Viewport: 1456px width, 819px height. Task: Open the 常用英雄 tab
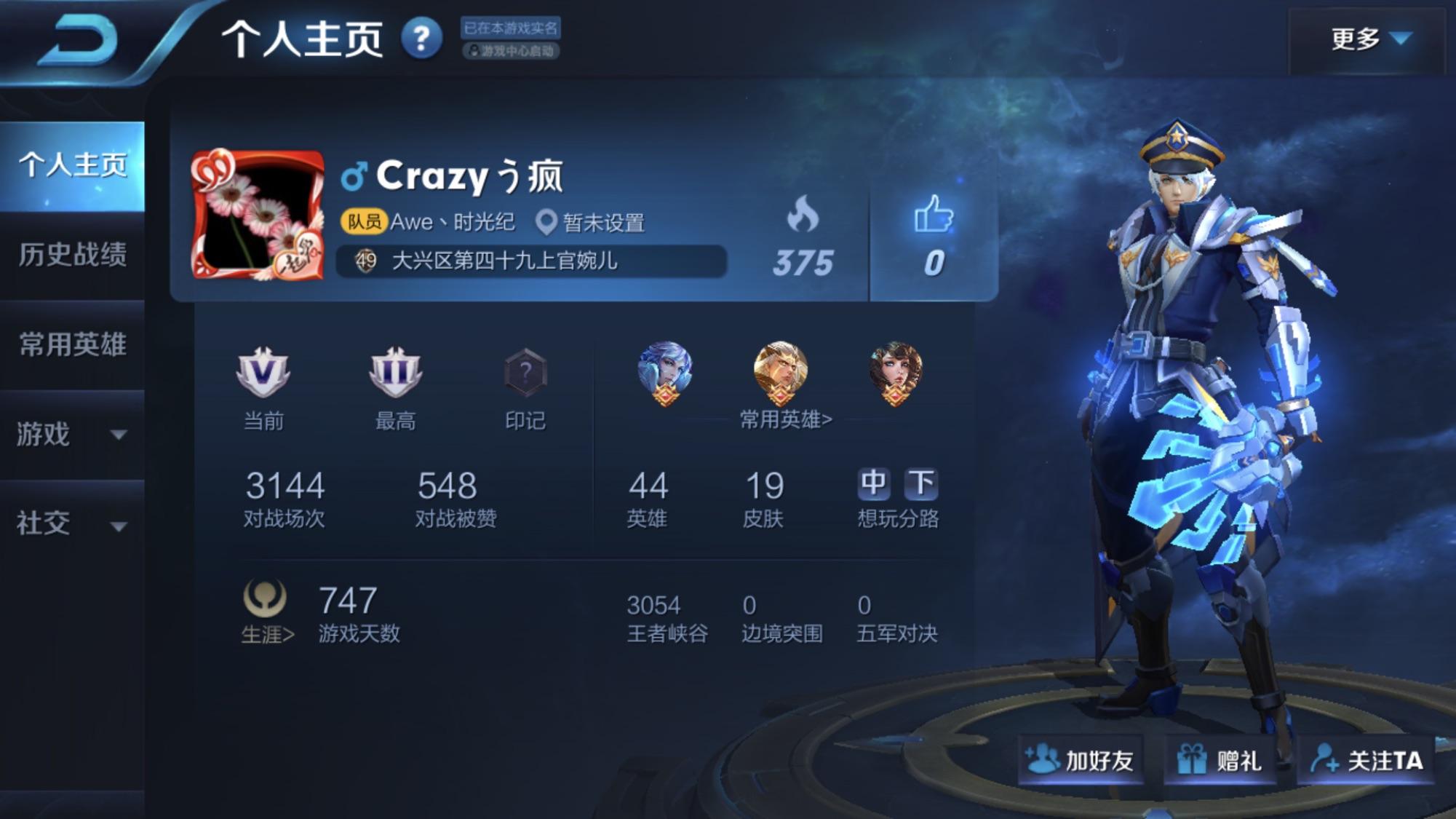pyautogui.click(x=72, y=344)
